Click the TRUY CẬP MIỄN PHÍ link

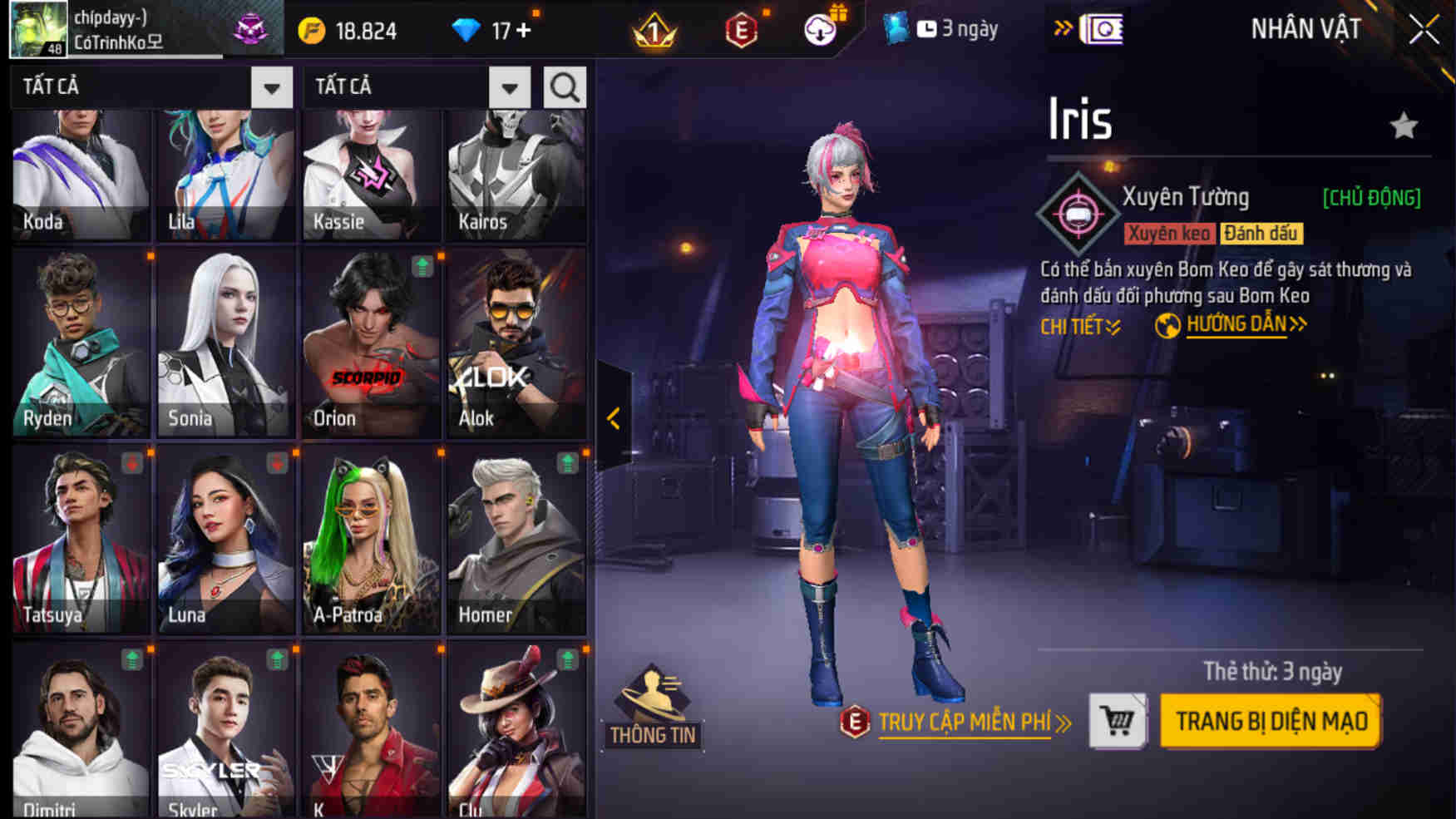pyautogui.click(x=965, y=723)
